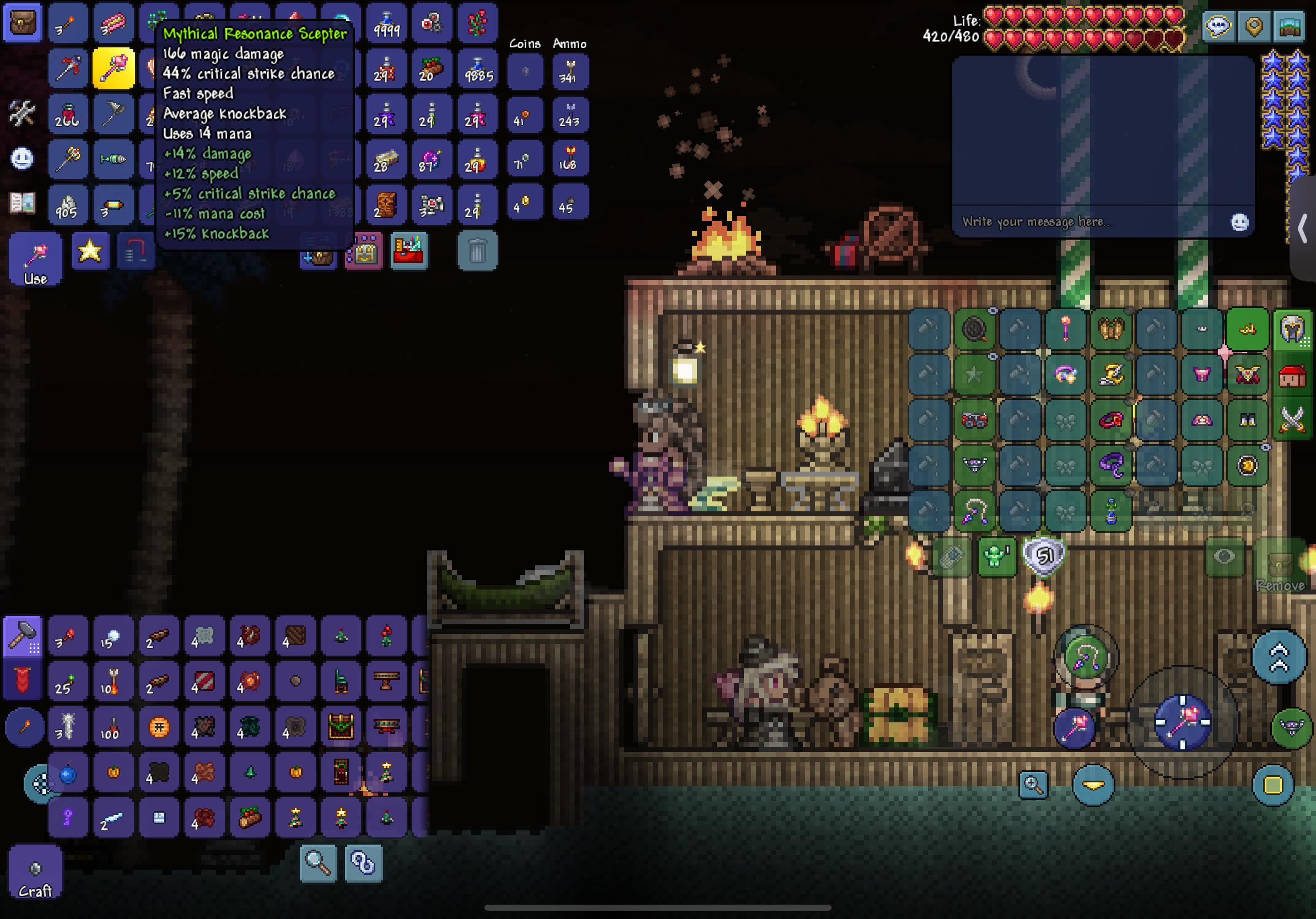Show the map pin button

coord(1254,26)
